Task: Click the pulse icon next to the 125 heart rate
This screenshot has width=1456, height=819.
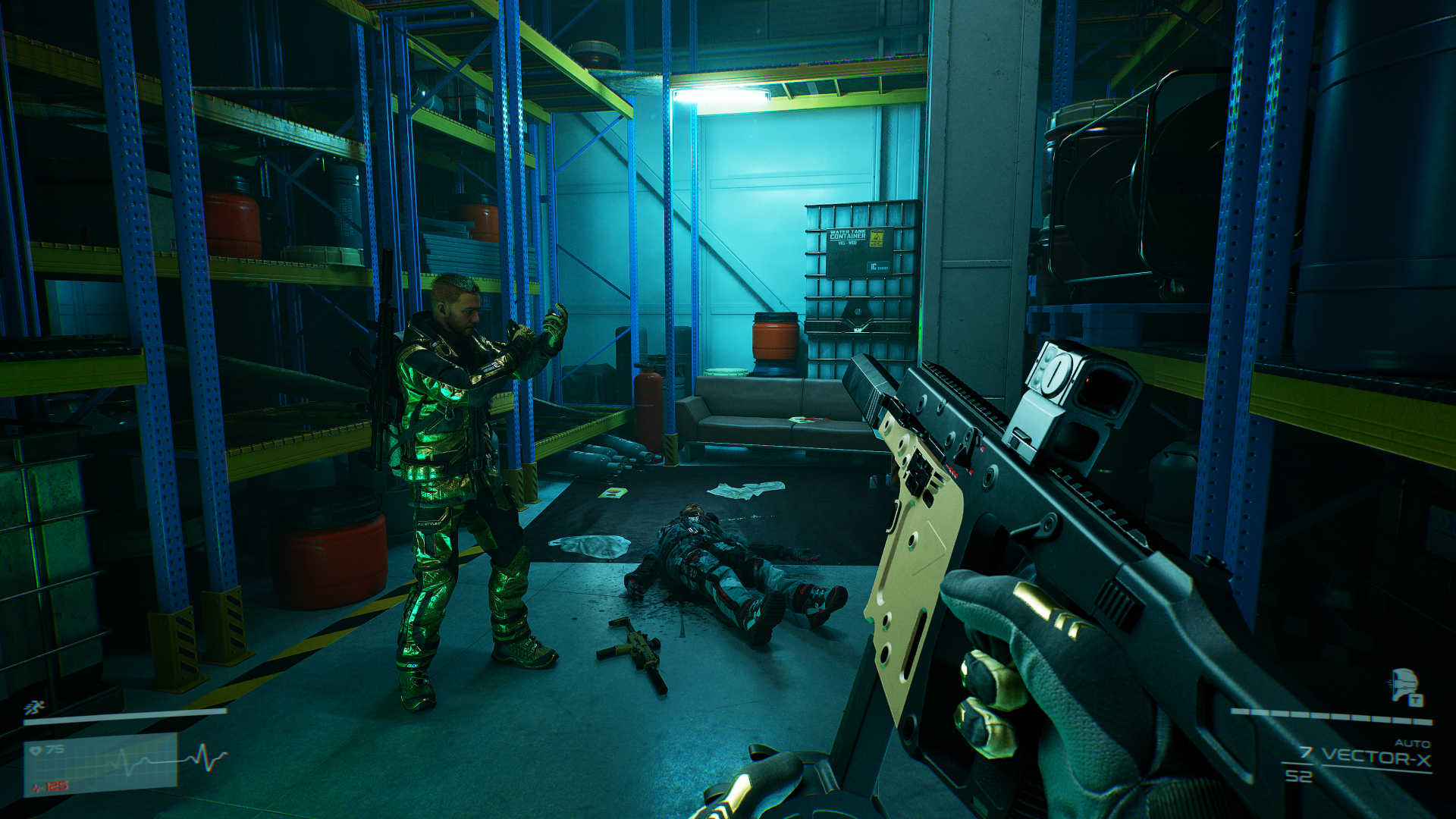Action: (x=35, y=787)
